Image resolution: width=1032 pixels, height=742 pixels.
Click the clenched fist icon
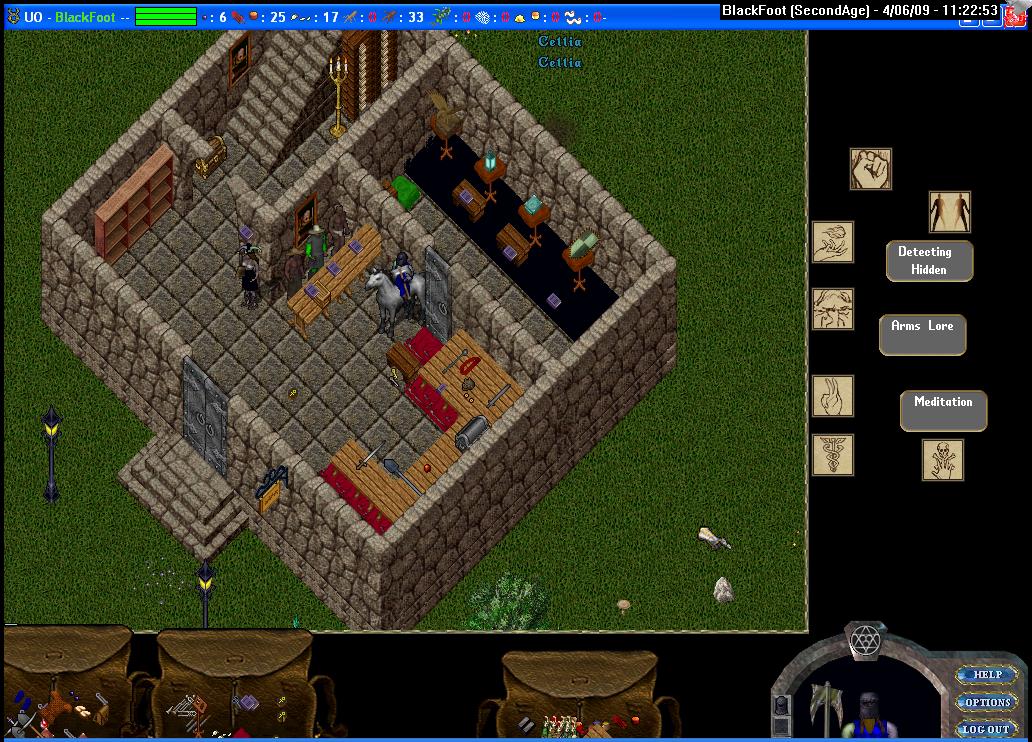click(x=870, y=169)
